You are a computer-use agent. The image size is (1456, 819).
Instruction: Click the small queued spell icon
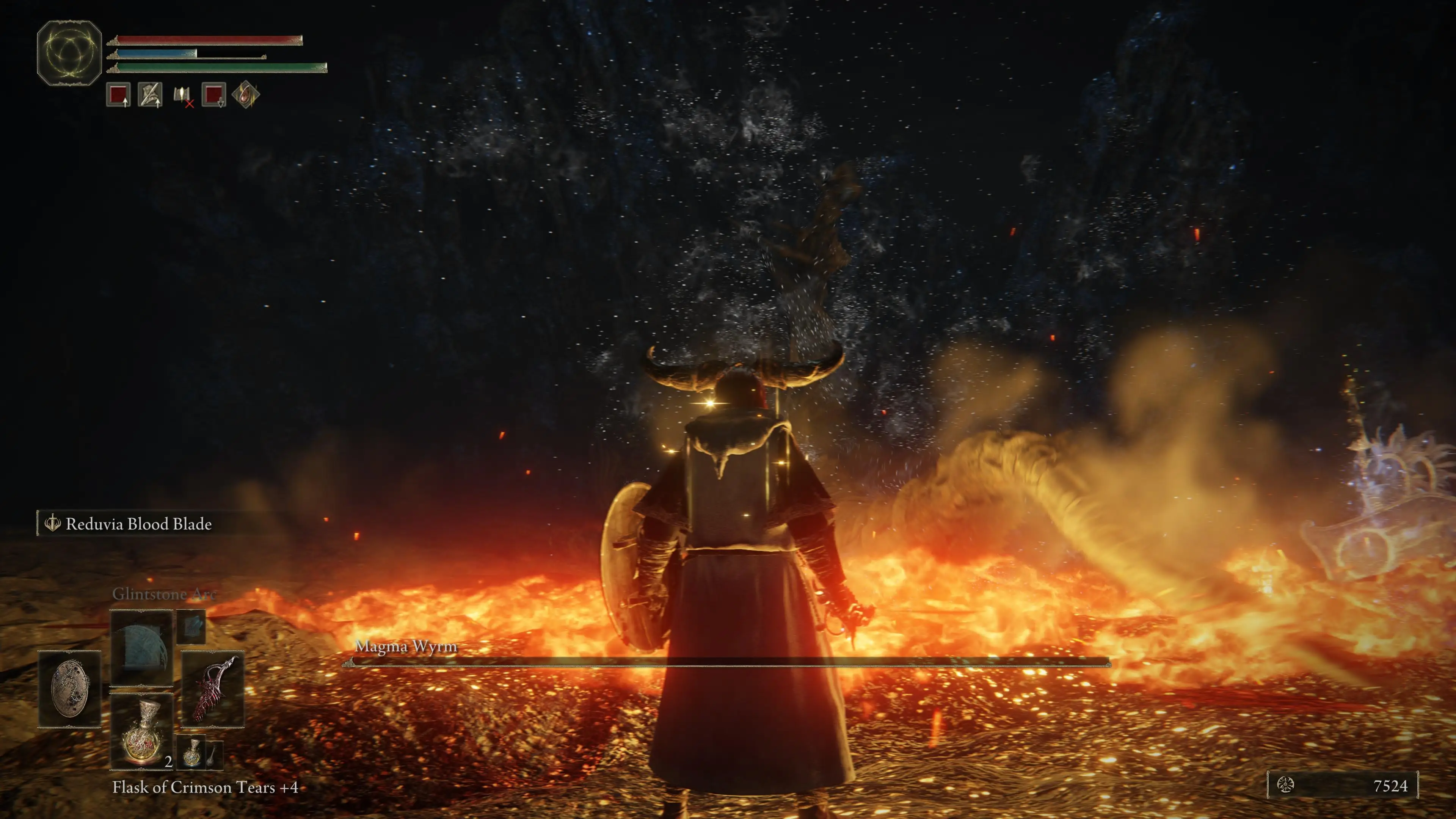191,626
